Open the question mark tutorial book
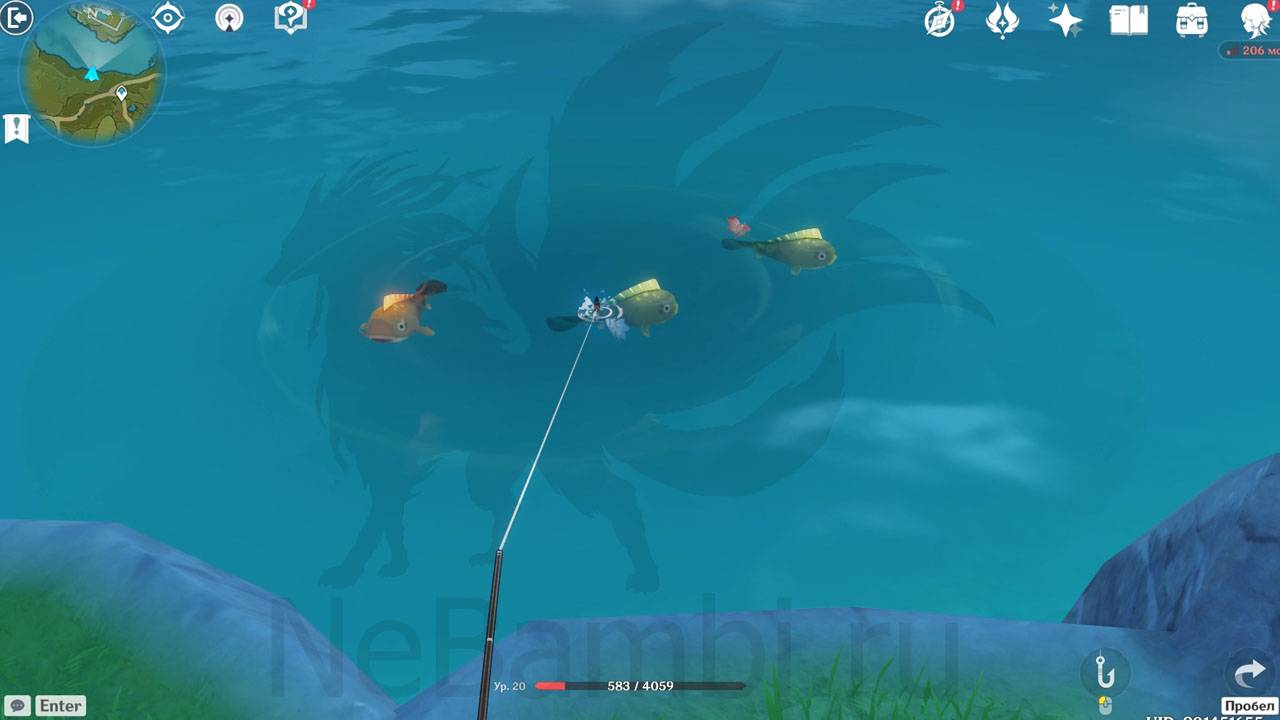The image size is (1280, 720). [x=291, y=18]
